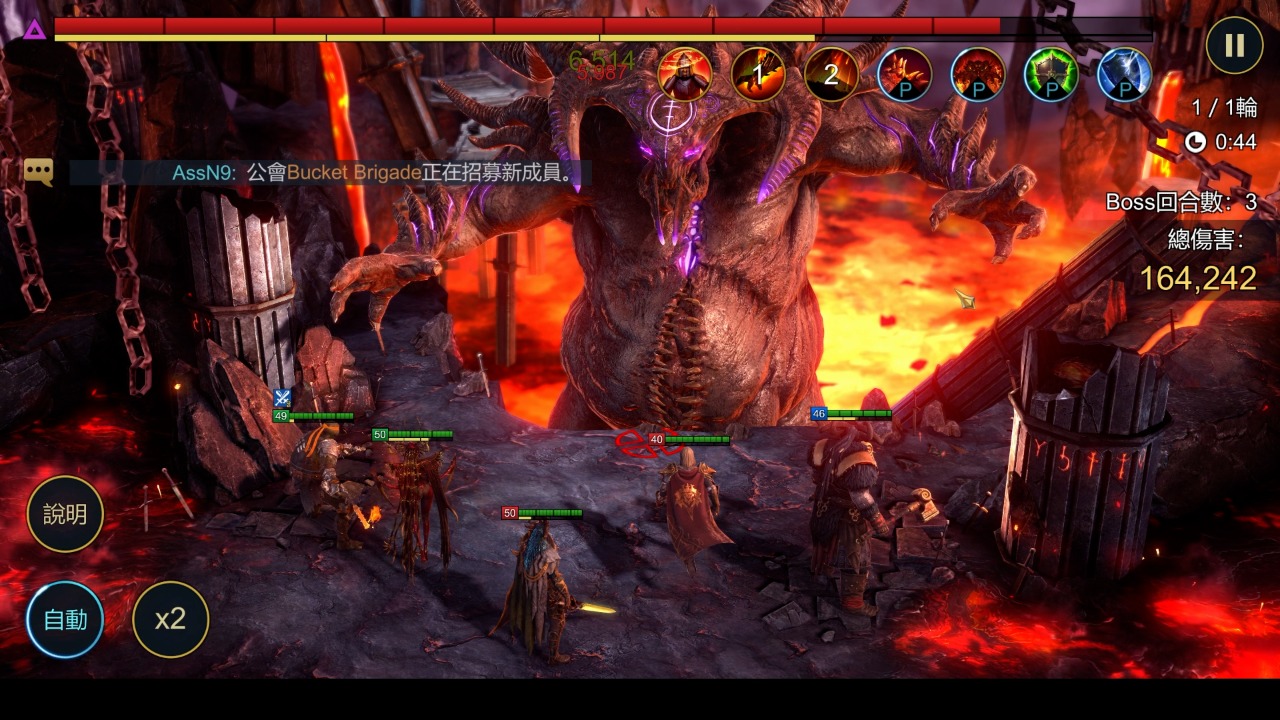Viewport: 1280px width, 720px height.
Task: Inspect the green shield passive icon
Action: [1051, 74]
